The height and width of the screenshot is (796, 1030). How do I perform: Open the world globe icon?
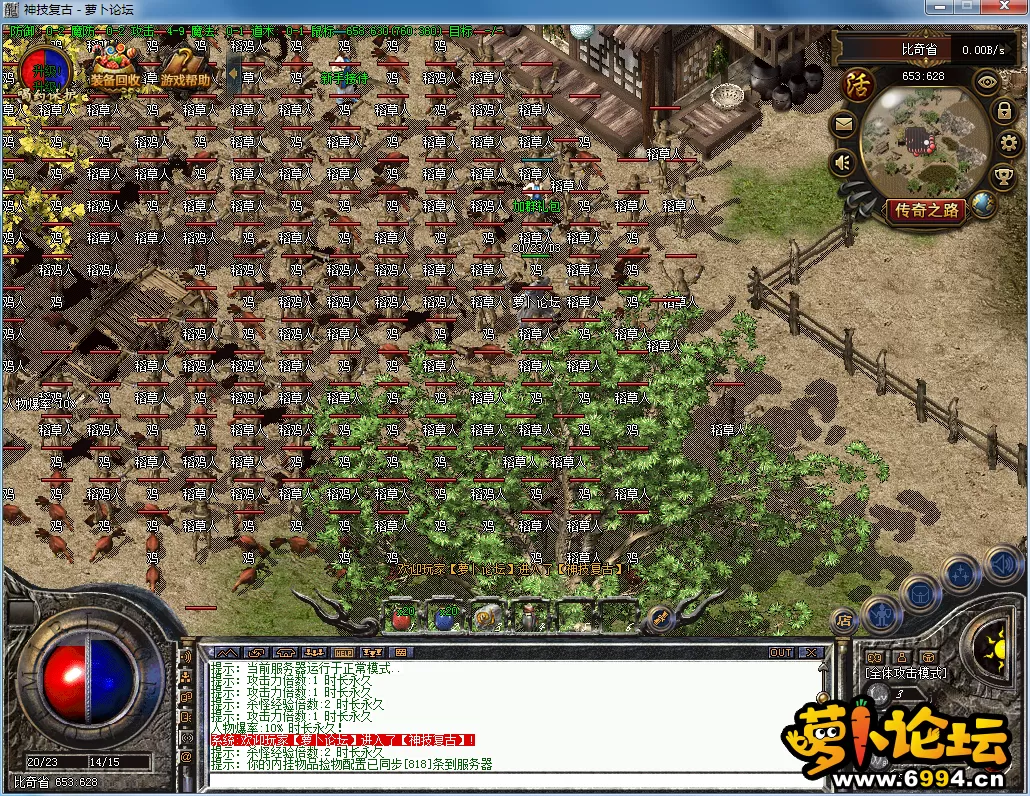(984, 204)
